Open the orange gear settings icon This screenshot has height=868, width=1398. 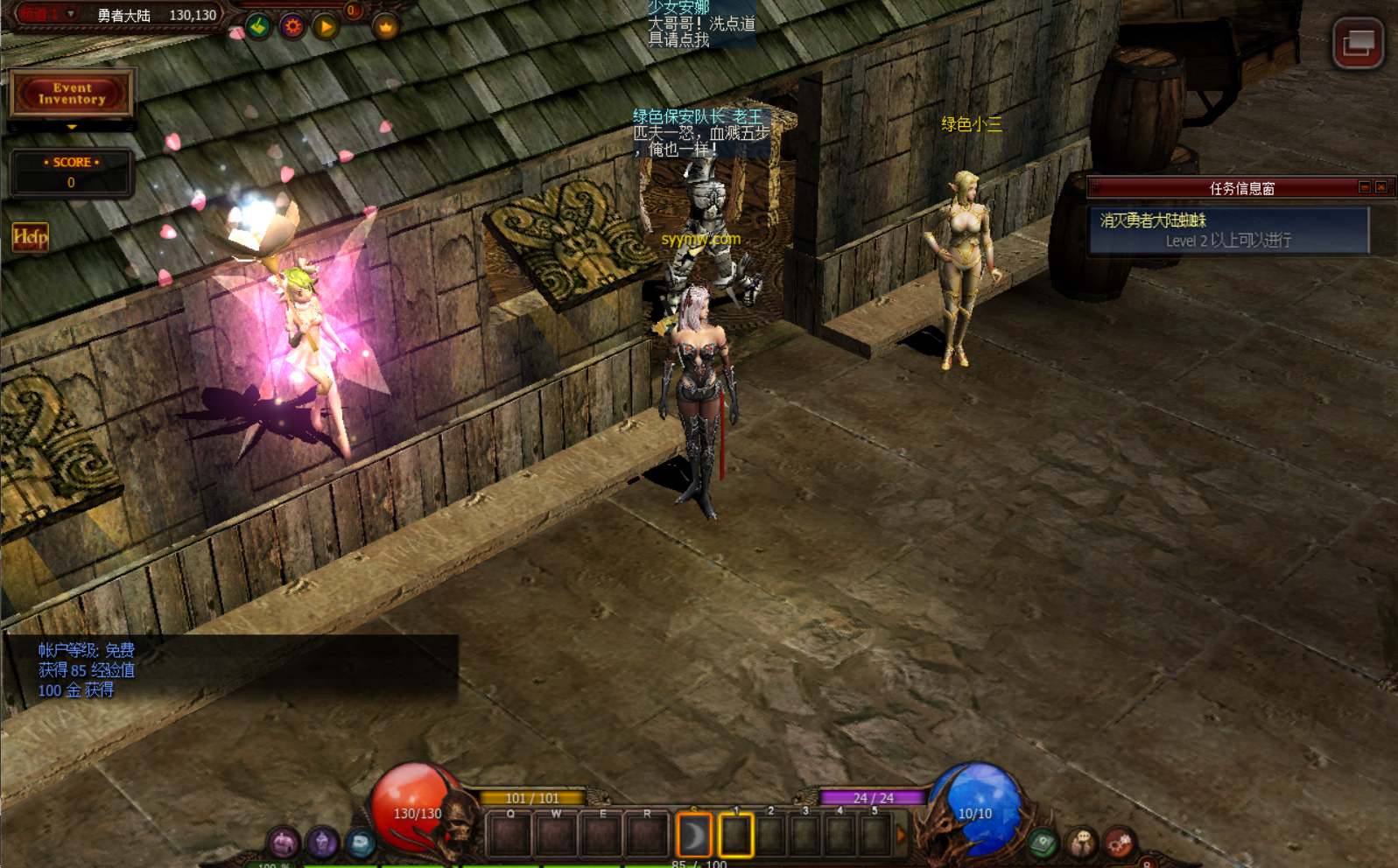point(292,26)
